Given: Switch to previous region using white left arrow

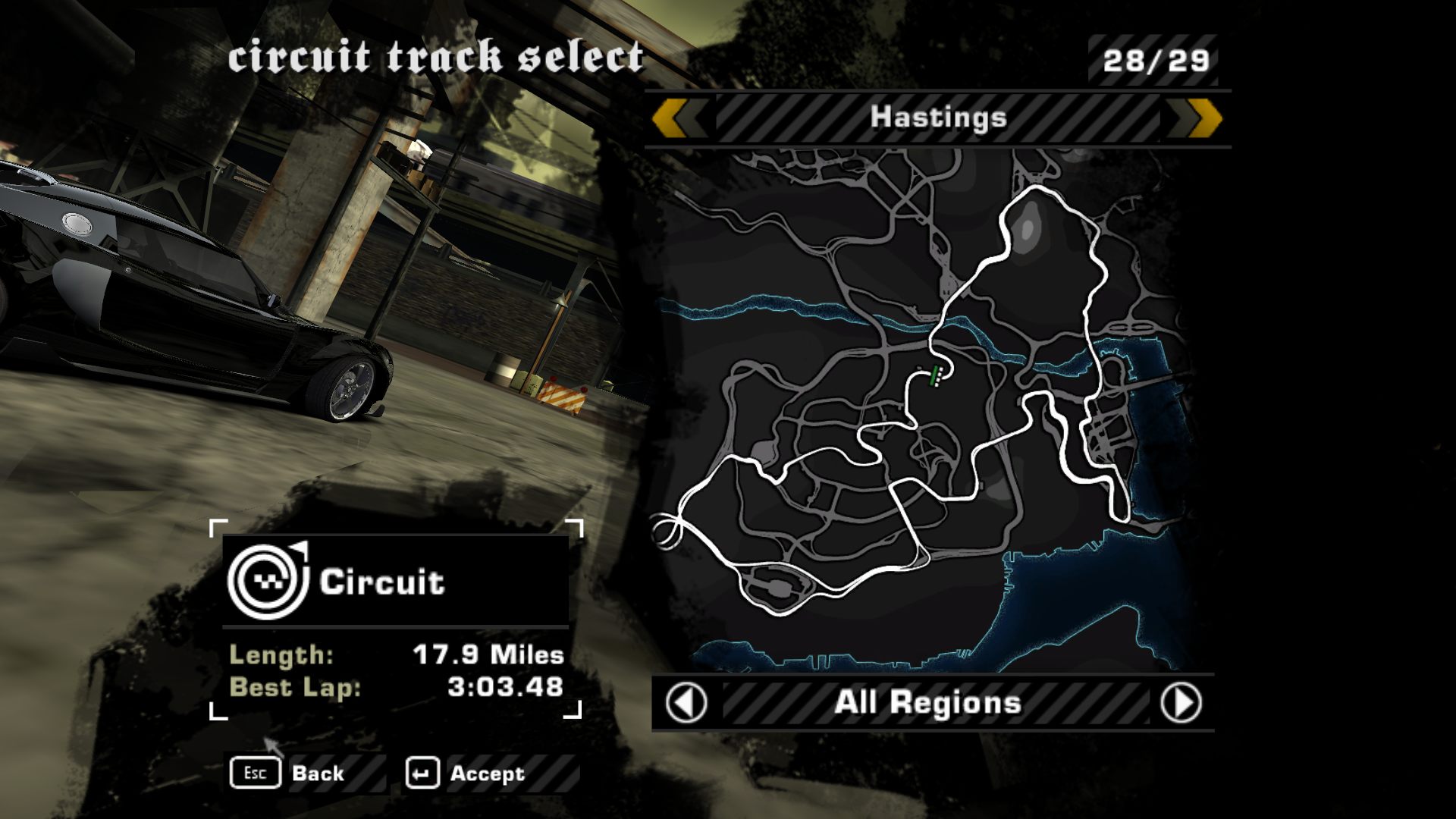Looking at the screenshot, I should 686,703.
